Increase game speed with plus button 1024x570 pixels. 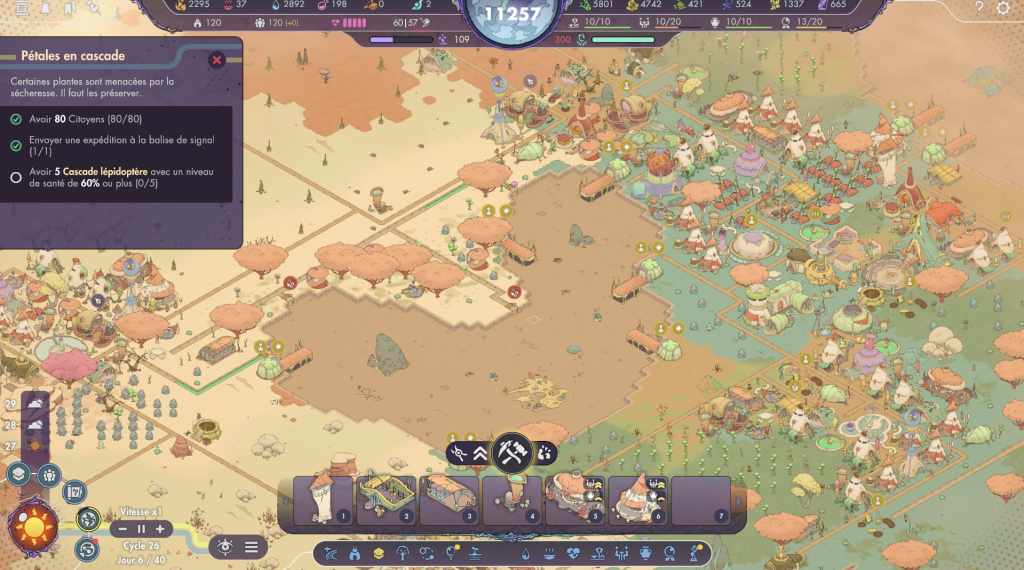[159, 528]
